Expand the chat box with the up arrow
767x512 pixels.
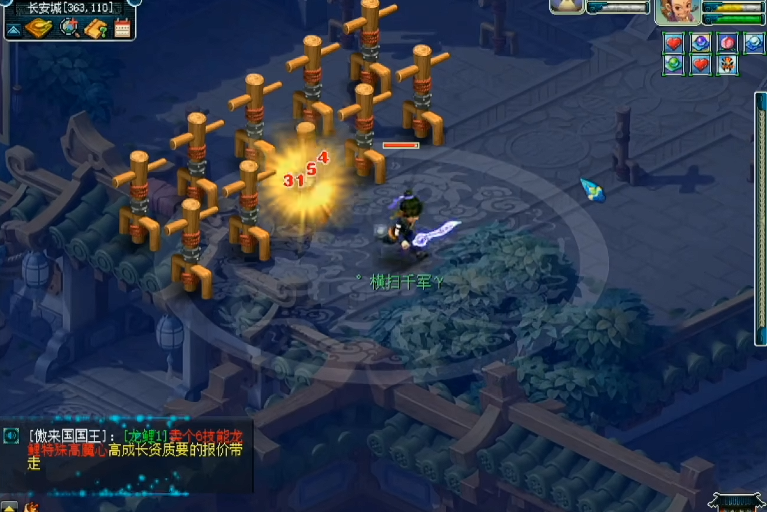(x=8, y=506)
